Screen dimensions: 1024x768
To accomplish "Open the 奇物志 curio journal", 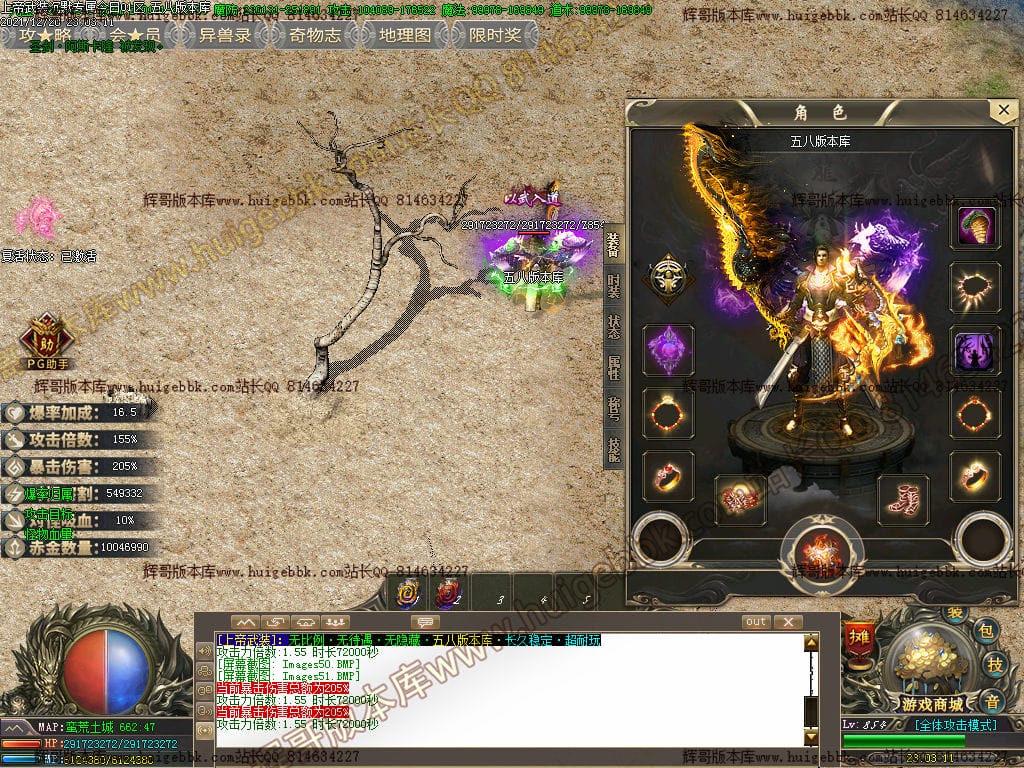I will tap(314, 35).
